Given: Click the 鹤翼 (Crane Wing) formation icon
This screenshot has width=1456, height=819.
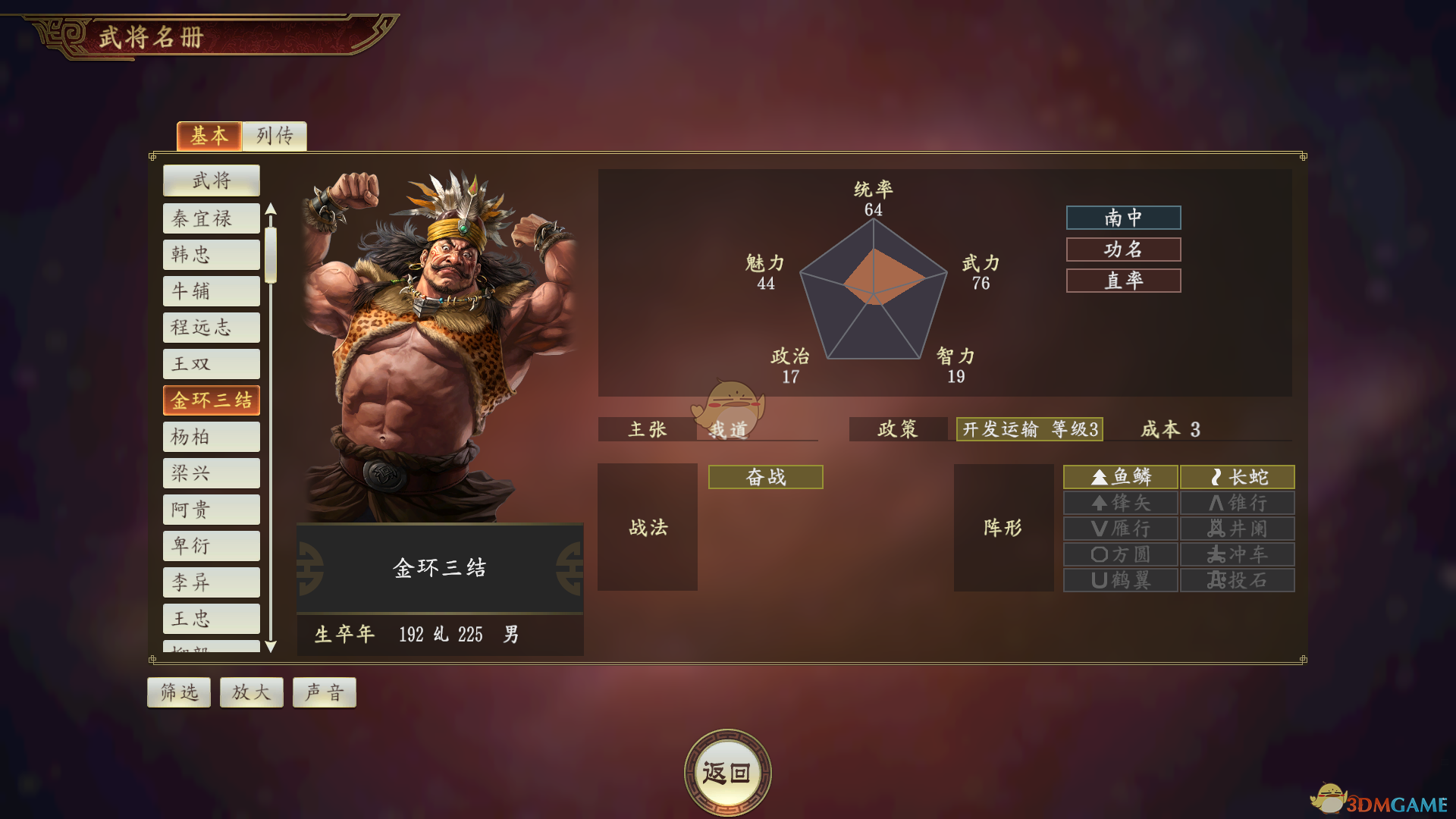Looking at the screenshot, I should tap(1120, 579).
